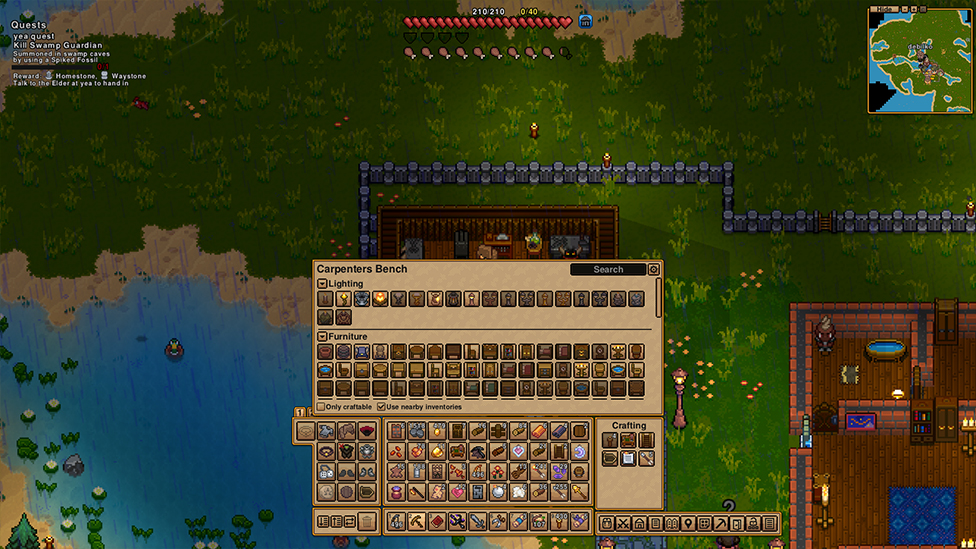The height and width of the screenshot is (549, 976).
Task: Toggle the Use nearby inventories checkbox
Action: (x=381, y=406)
